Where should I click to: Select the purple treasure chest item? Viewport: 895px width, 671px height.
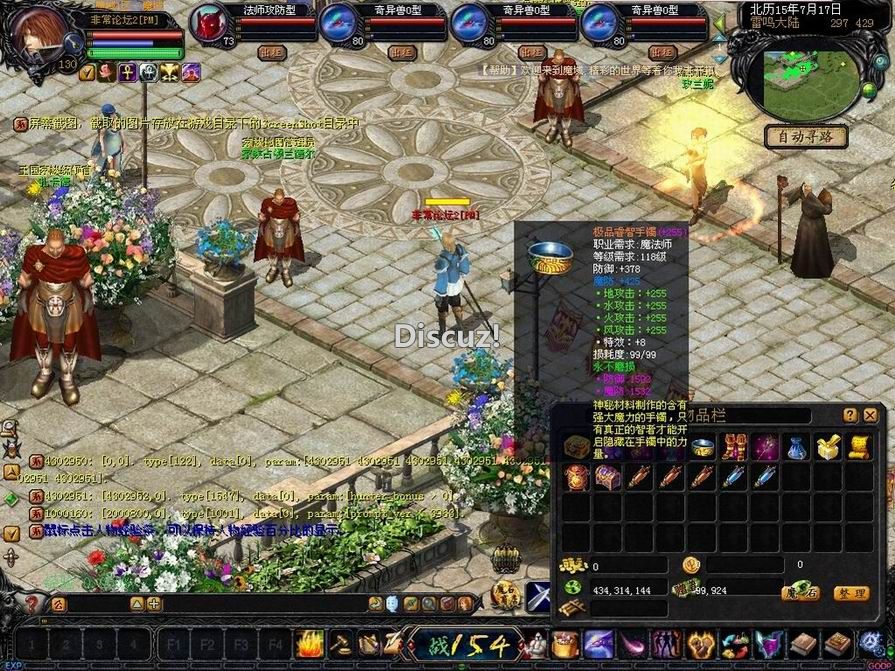pos(607,477)
